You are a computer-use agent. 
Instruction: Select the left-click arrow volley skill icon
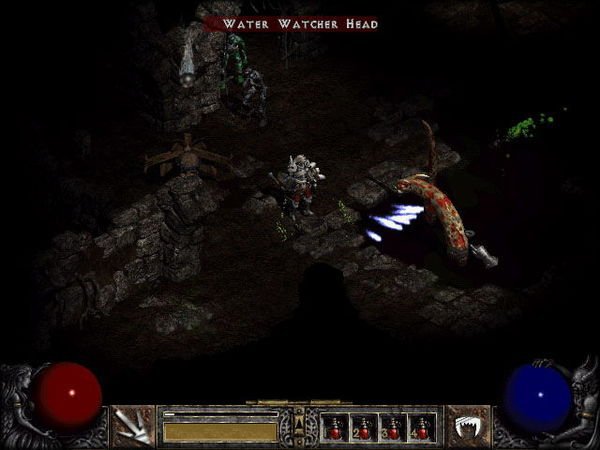131,426
